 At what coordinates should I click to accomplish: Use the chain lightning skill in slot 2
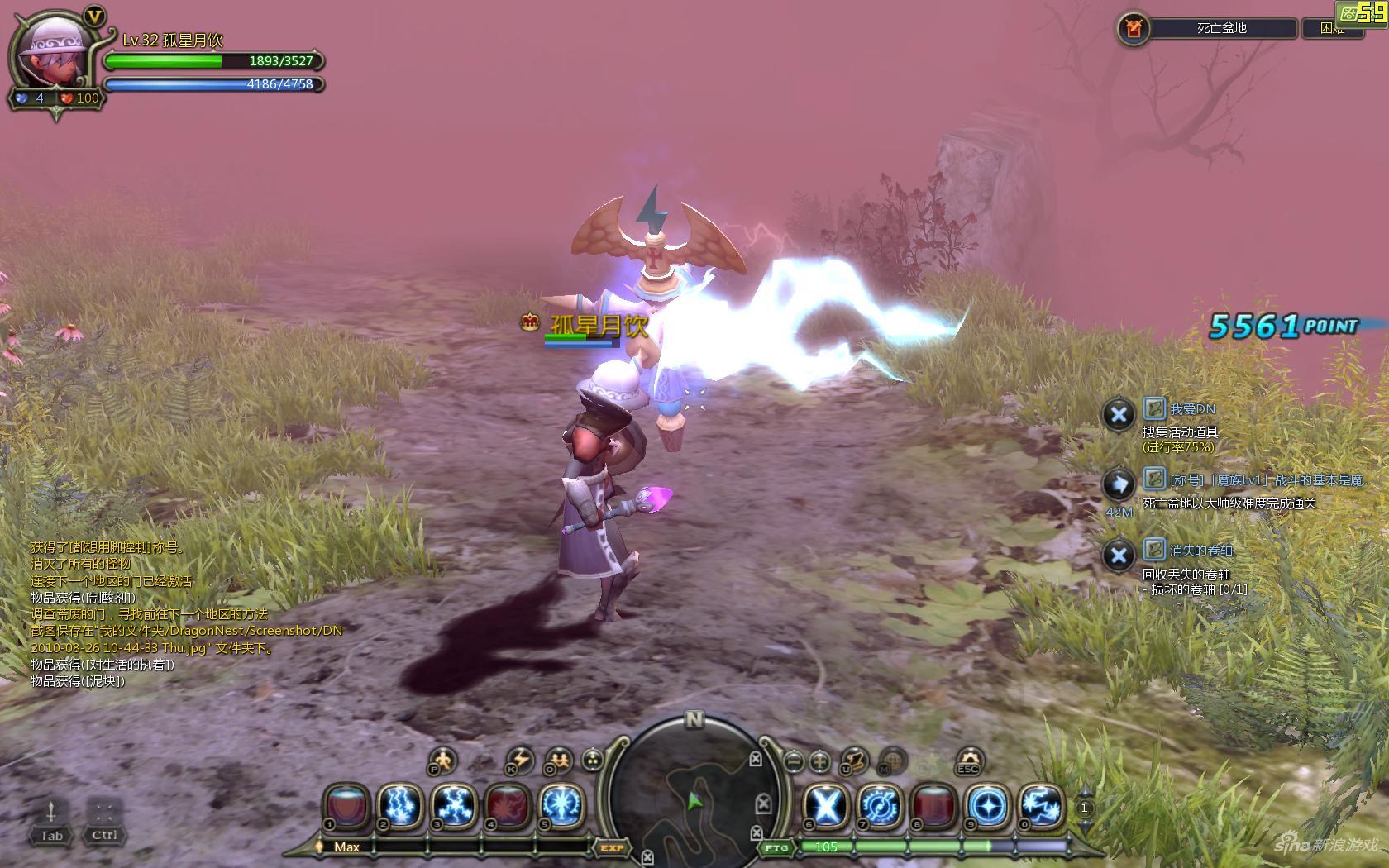pos(401,805)
